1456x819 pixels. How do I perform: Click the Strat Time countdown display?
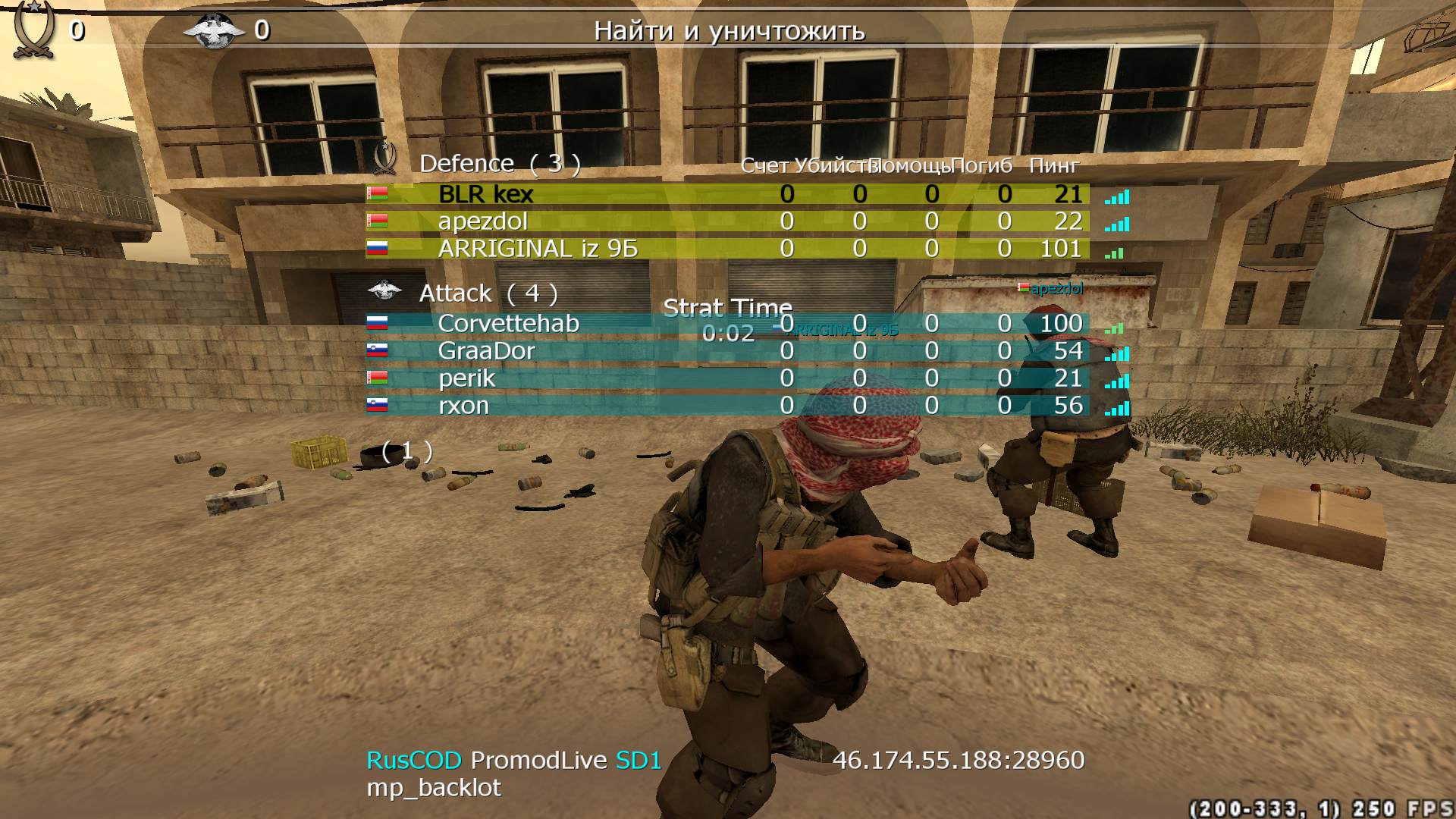pos(727,317)
